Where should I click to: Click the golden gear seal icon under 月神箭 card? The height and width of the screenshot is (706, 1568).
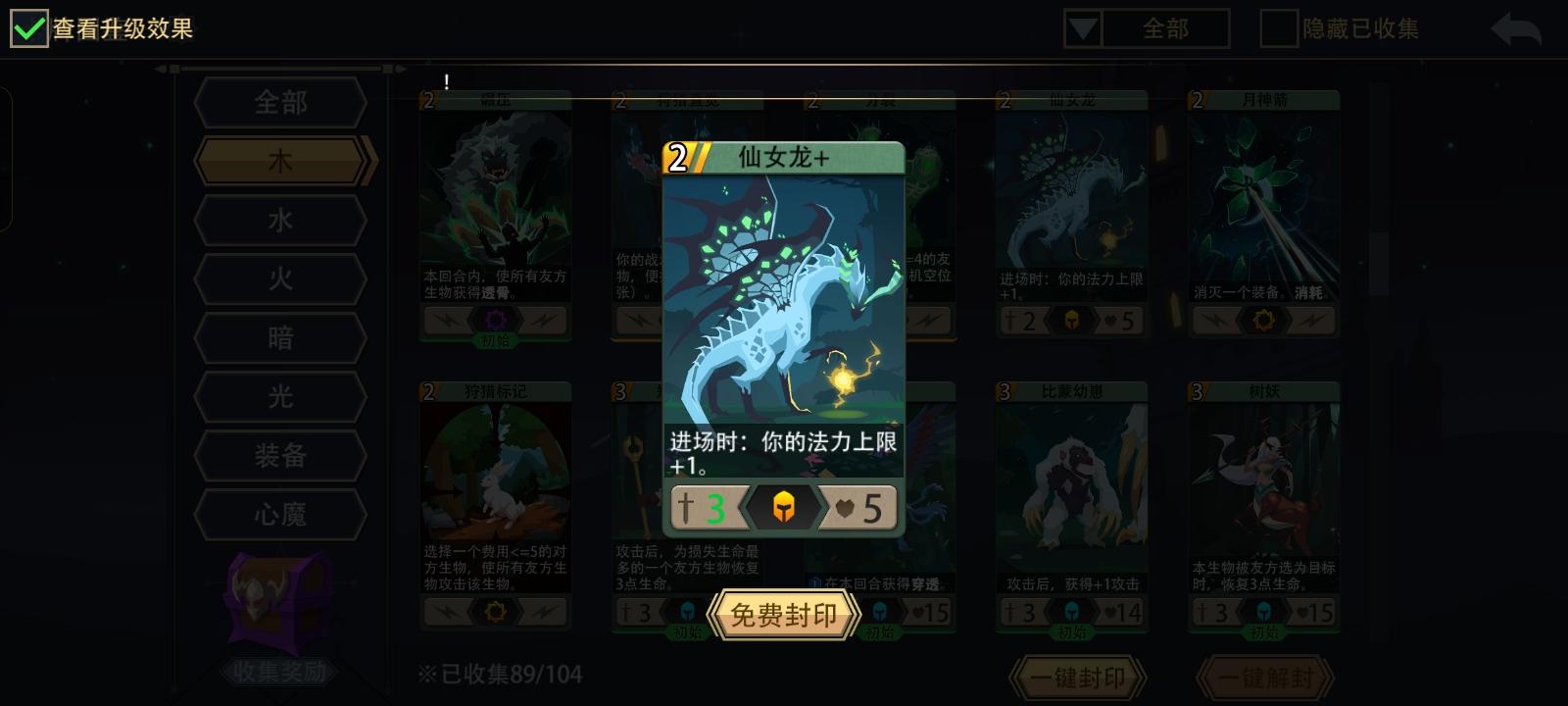1264,320
